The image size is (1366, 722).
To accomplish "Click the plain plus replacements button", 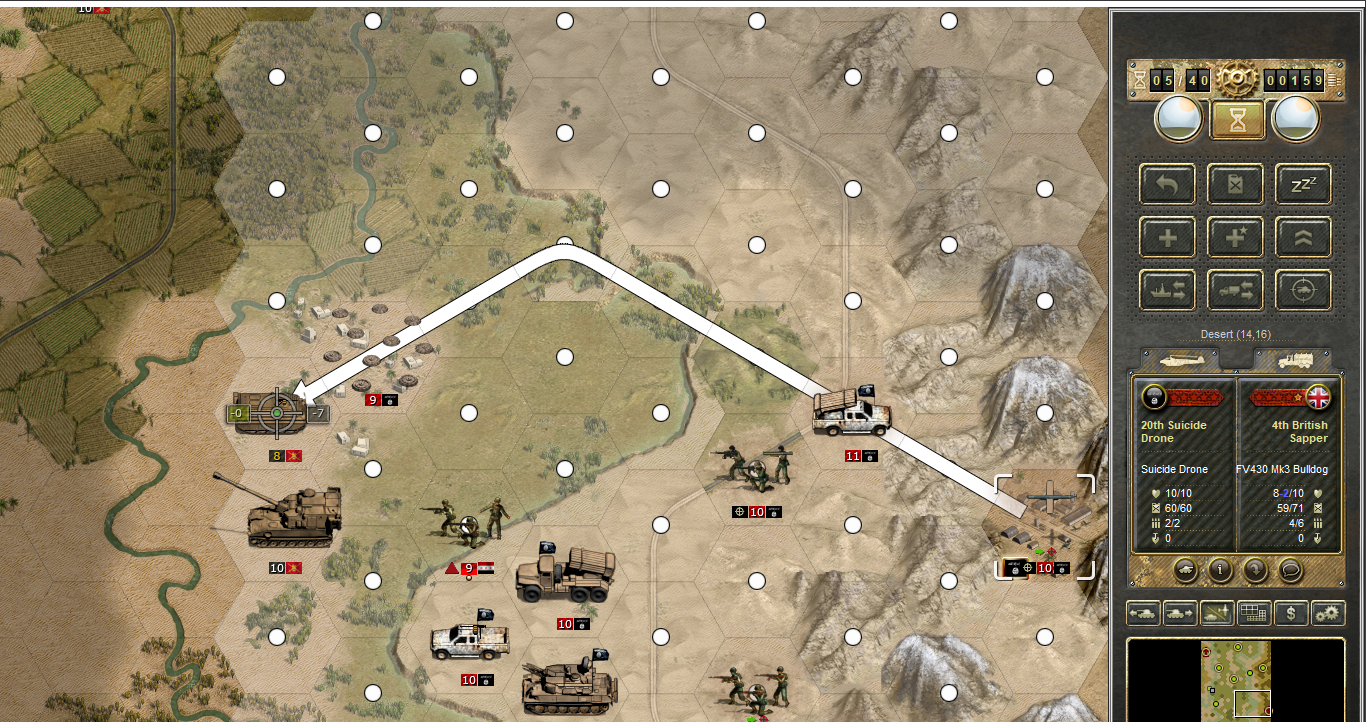I will click(x=1167, y=237).
